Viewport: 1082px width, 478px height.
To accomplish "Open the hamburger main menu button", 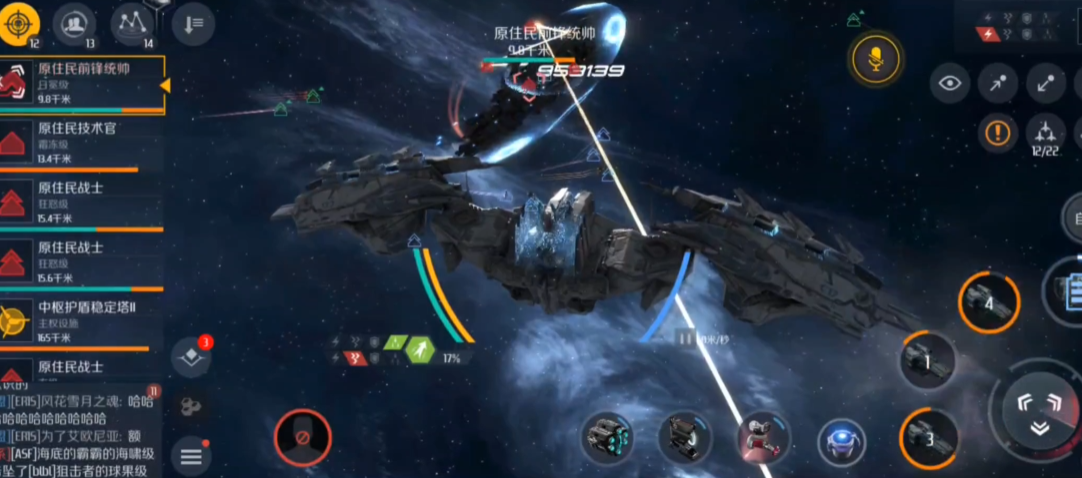I will 191,457.
